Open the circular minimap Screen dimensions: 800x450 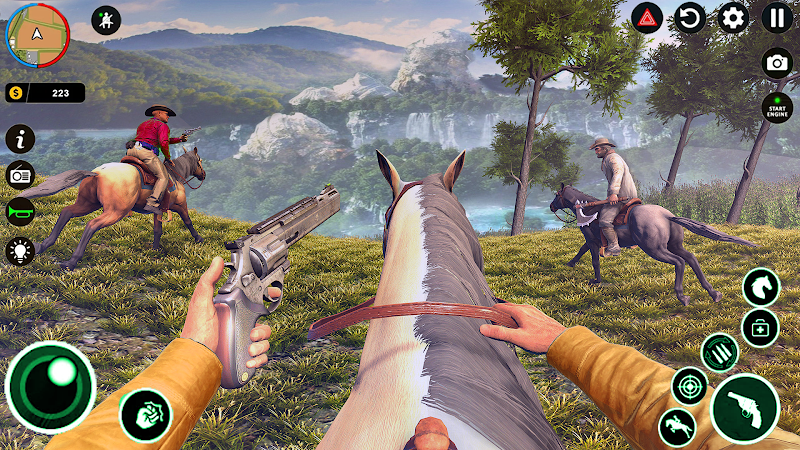point(38,36)
